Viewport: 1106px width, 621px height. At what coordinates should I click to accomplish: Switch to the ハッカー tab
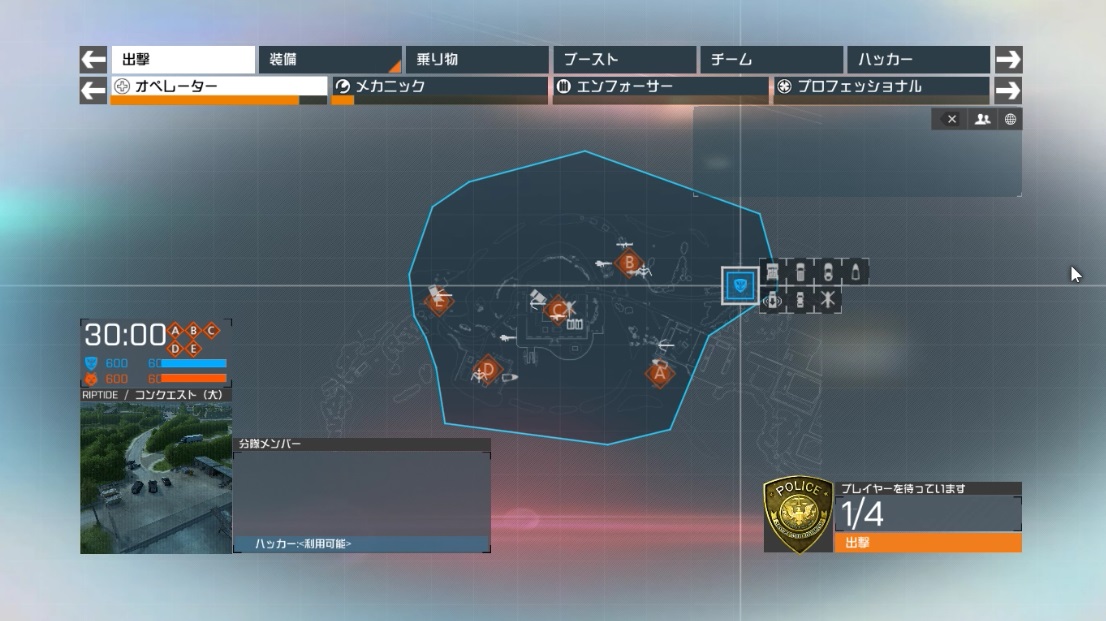[x=916, y=60]
